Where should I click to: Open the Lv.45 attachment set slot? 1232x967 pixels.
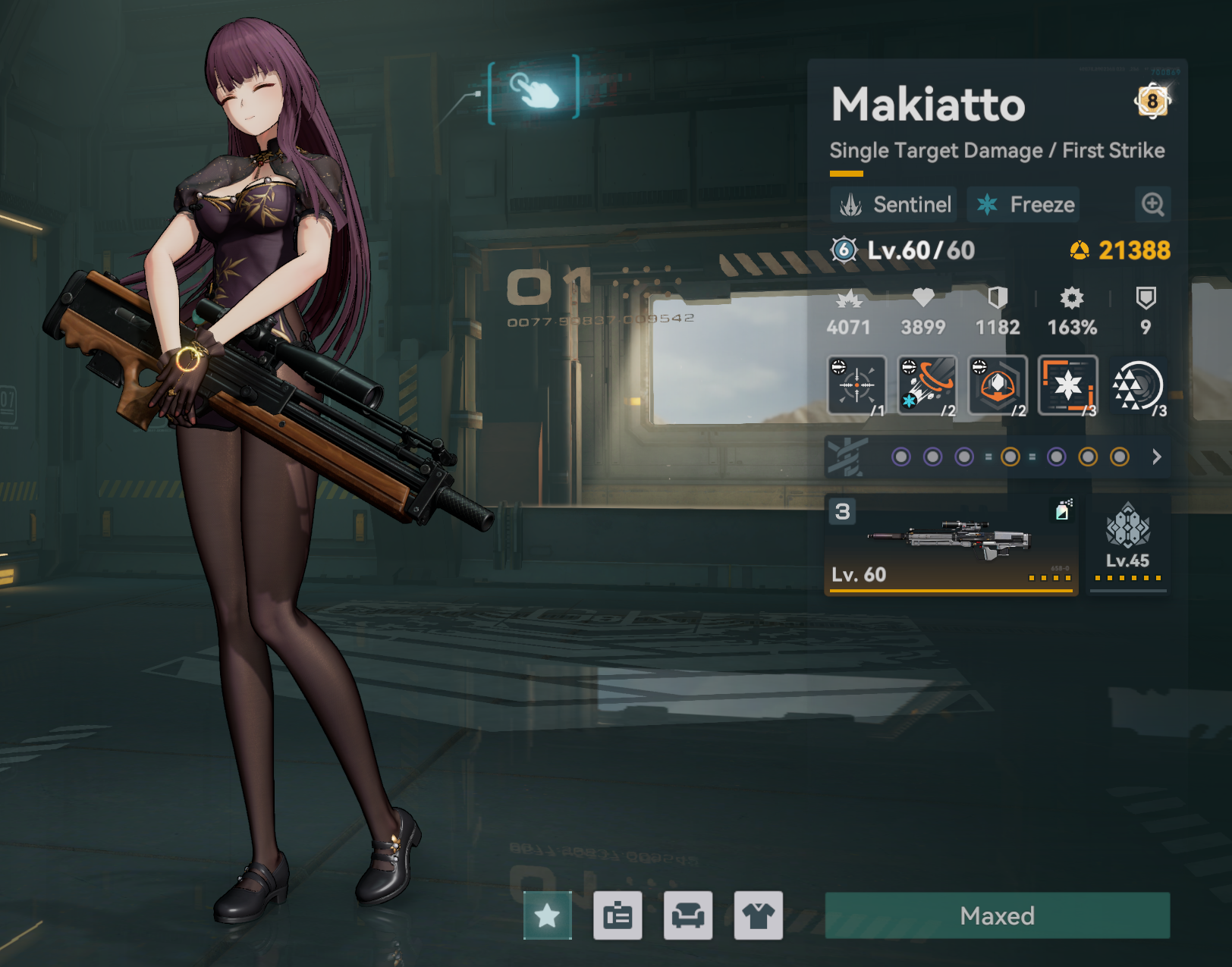[x=1128, y=545]
